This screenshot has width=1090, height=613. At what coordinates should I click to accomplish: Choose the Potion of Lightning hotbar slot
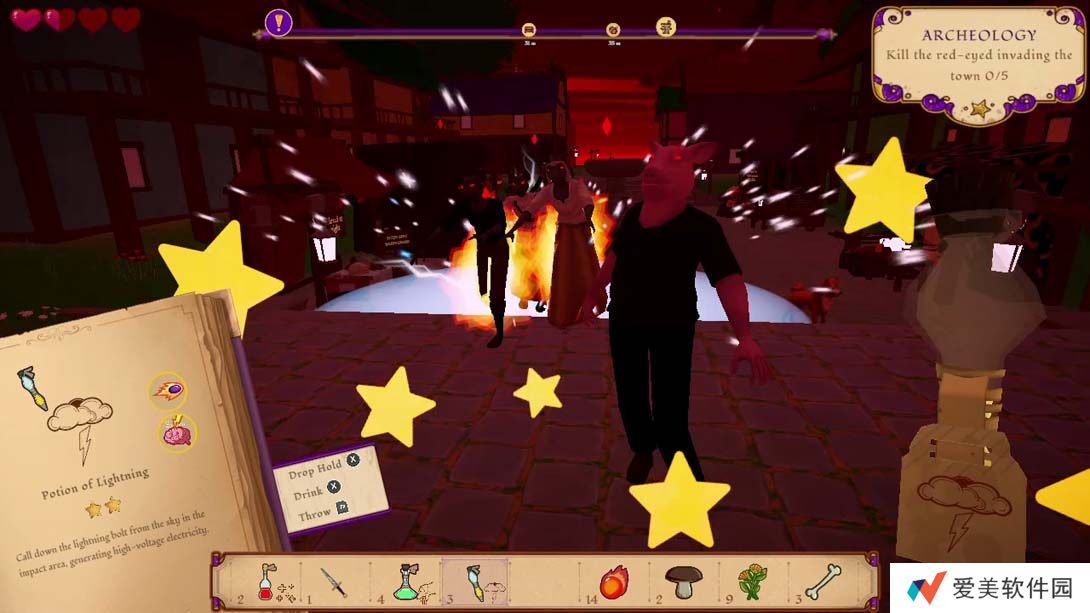475,581
